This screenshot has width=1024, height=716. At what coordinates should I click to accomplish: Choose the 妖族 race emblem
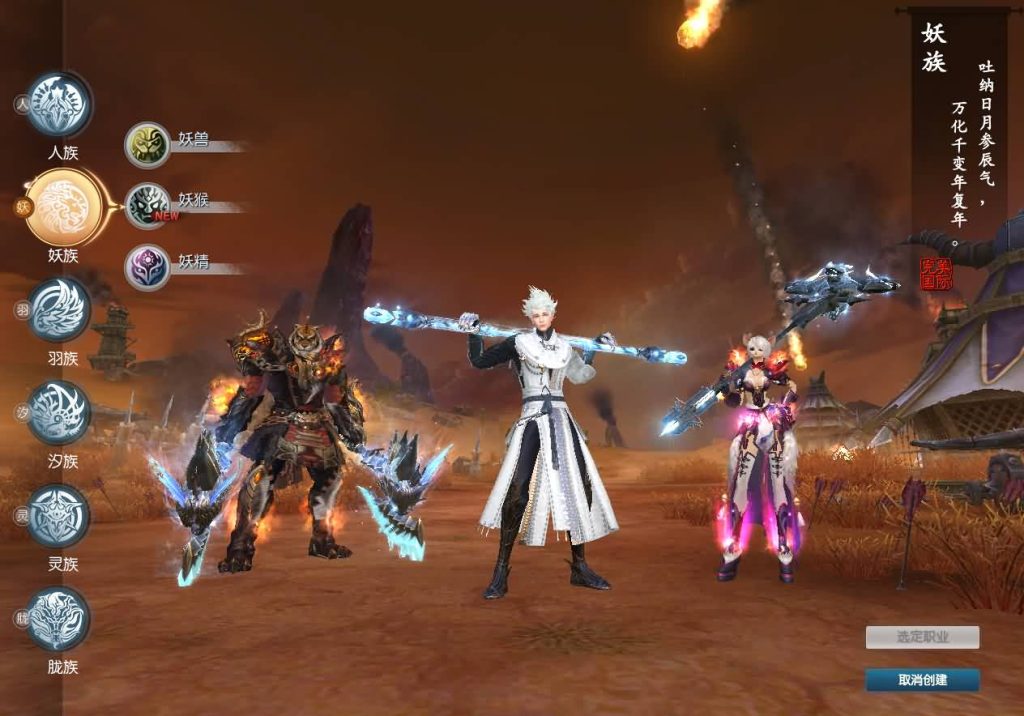click(x=62, y=208)
